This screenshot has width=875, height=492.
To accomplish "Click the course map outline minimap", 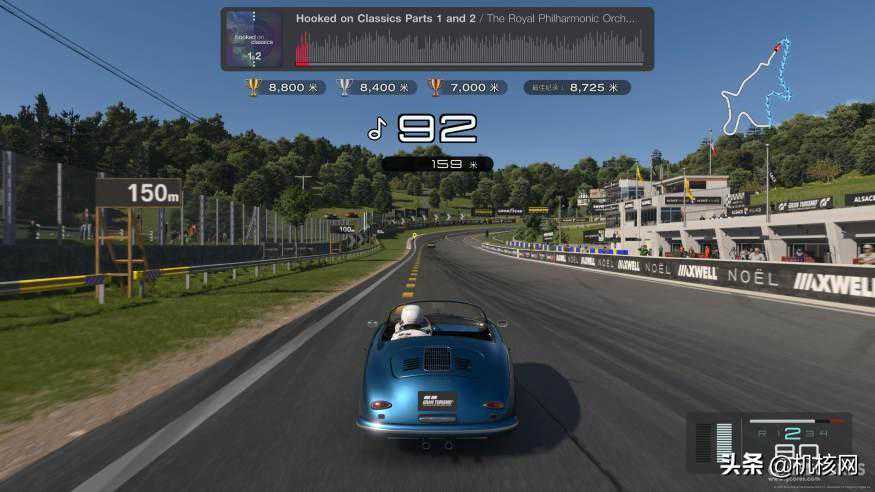I will click(x=757, y=90).
